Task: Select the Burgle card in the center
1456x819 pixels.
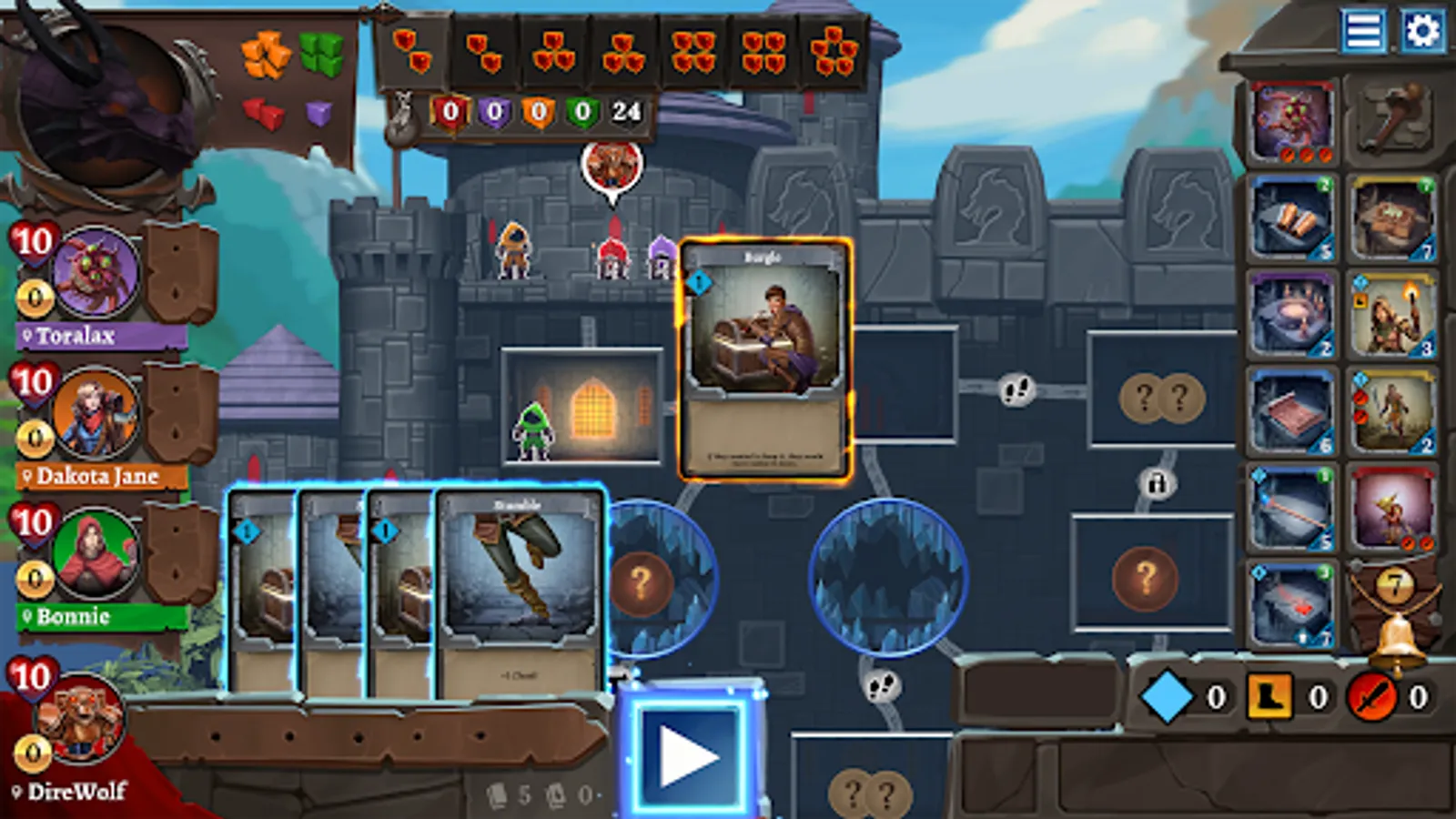Action: (x=769, y=359)
